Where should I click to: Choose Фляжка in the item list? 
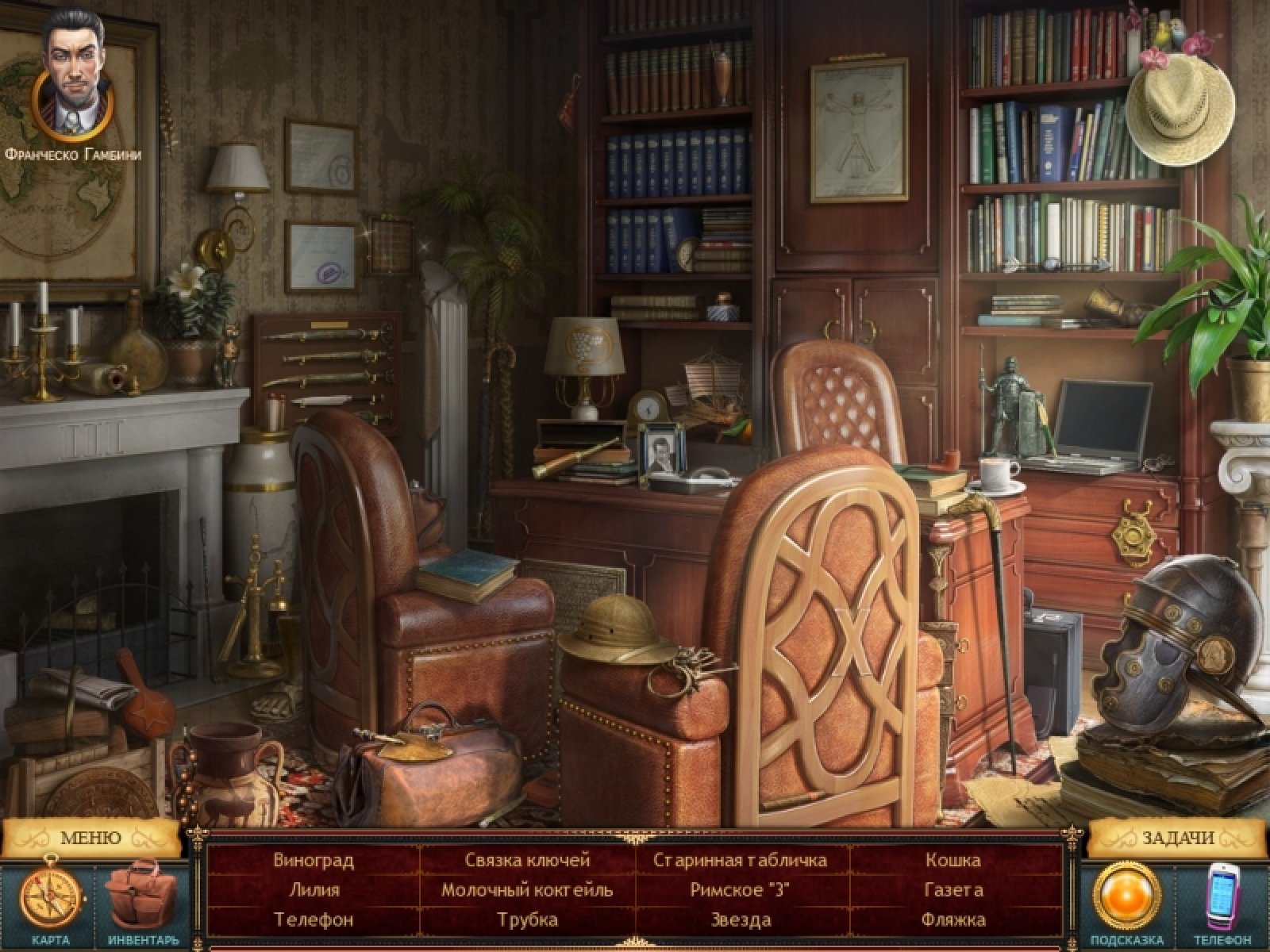953,920
